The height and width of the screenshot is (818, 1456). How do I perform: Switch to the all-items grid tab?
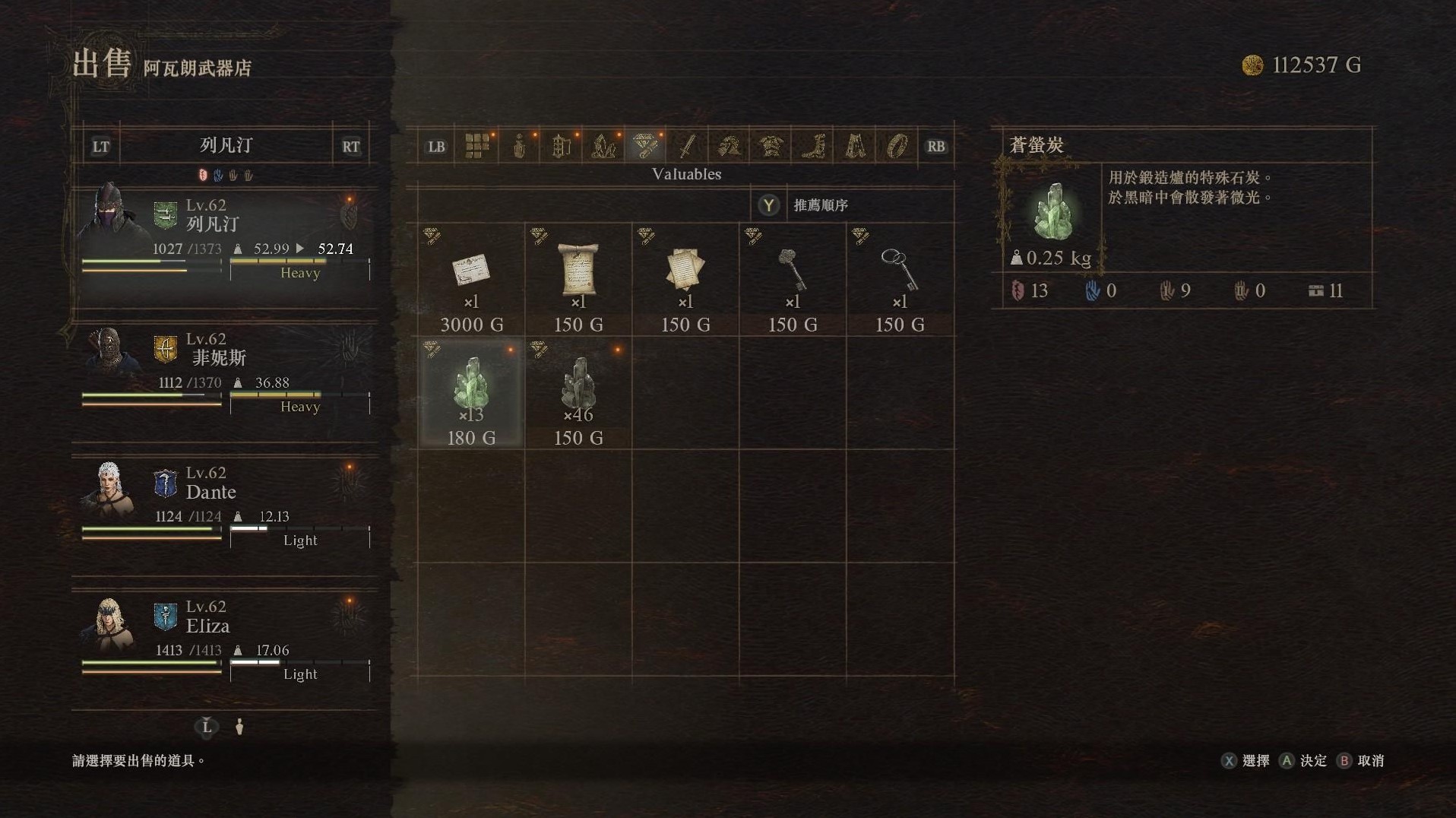[x=477, y=146]
